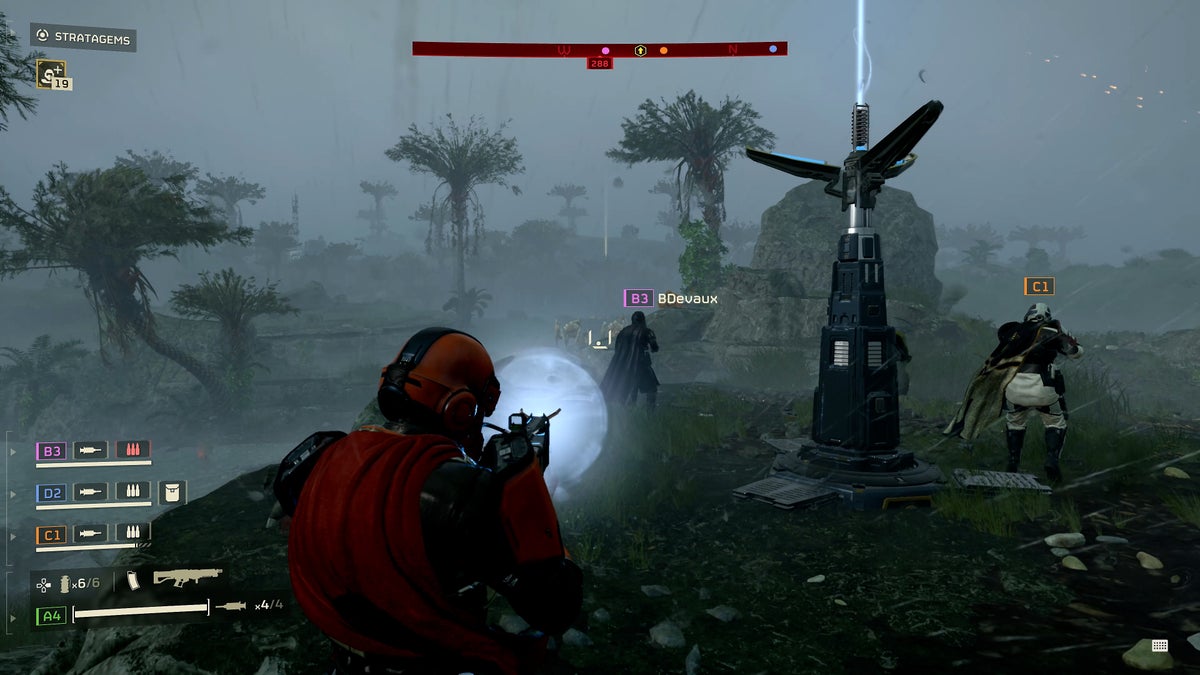Open the Stratagems menu header

(83, 37)
